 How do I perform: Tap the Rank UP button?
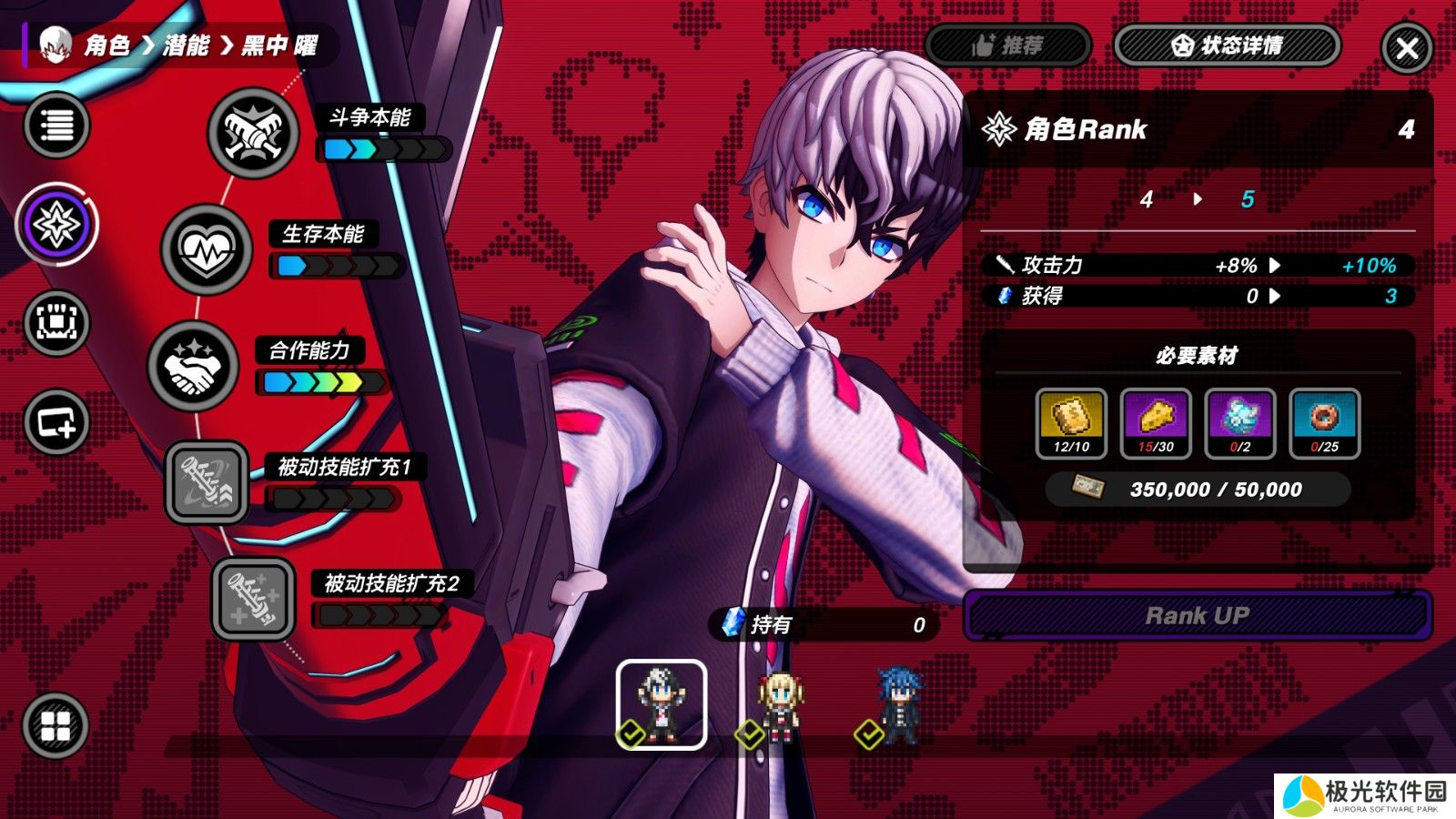click(1197, 616)
